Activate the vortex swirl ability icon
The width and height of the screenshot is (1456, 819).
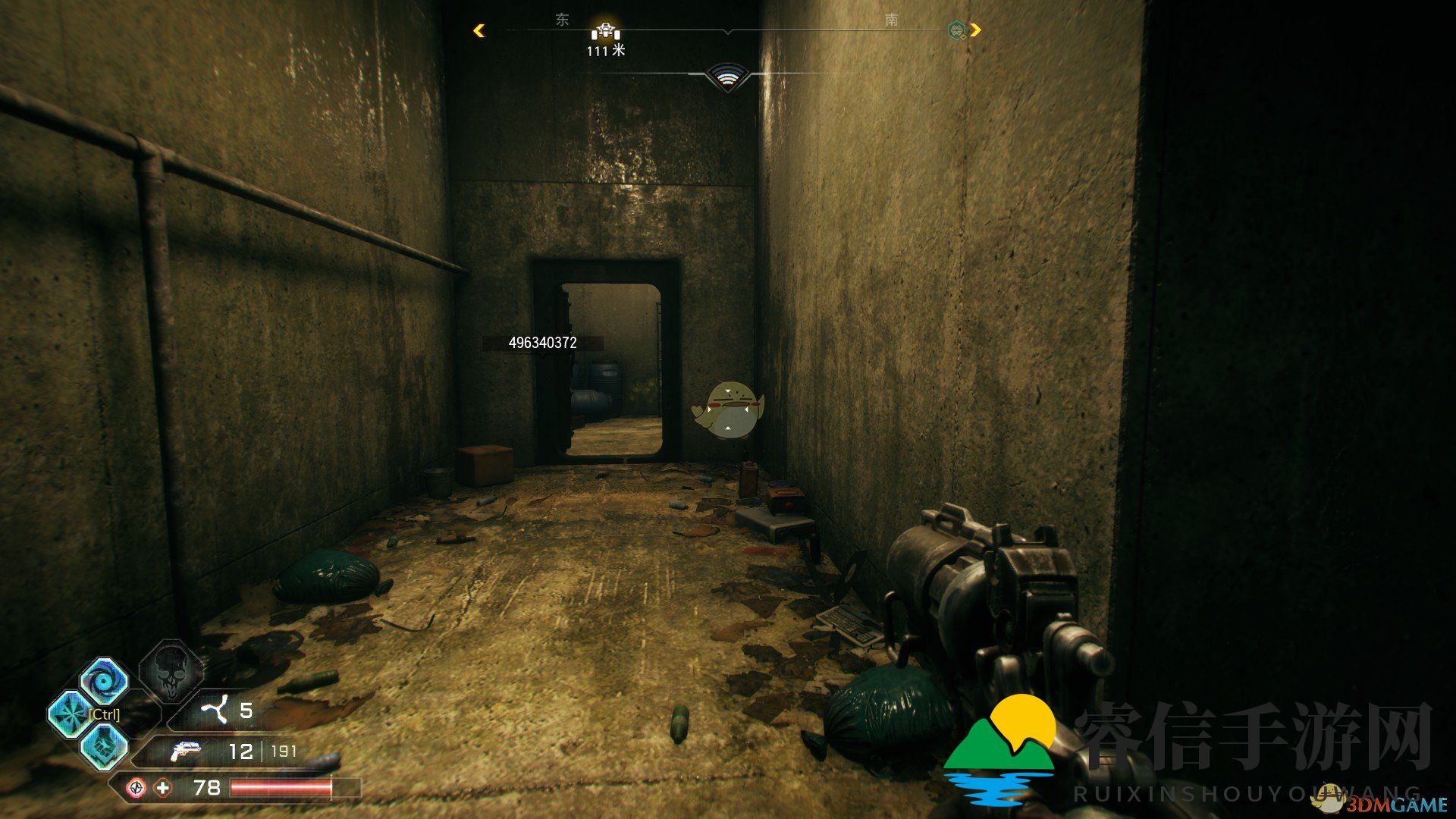tap(104, 681)
